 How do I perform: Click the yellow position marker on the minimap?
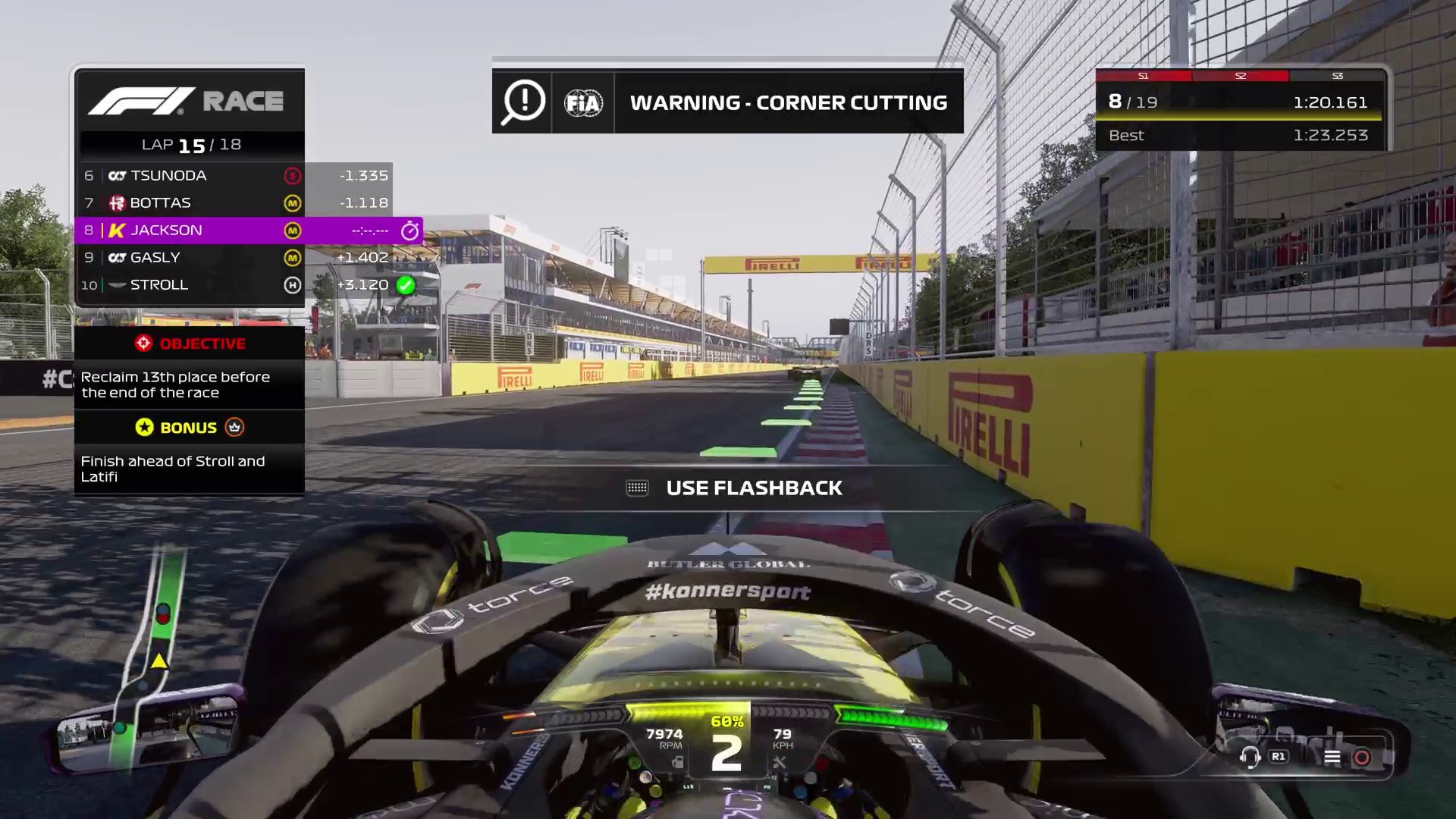pos(159,660)
